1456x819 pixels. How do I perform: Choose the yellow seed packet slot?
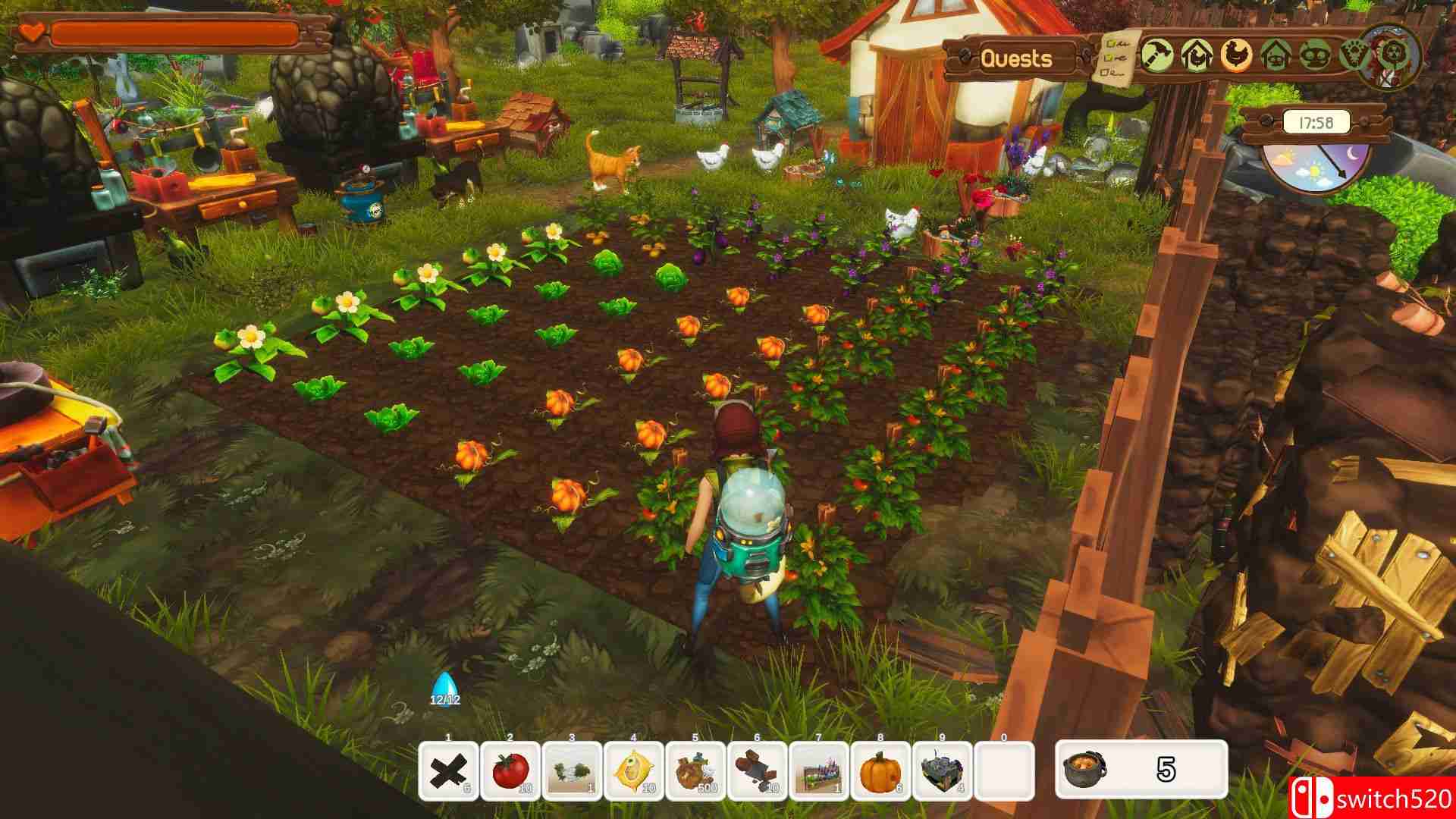click(634, 771)
